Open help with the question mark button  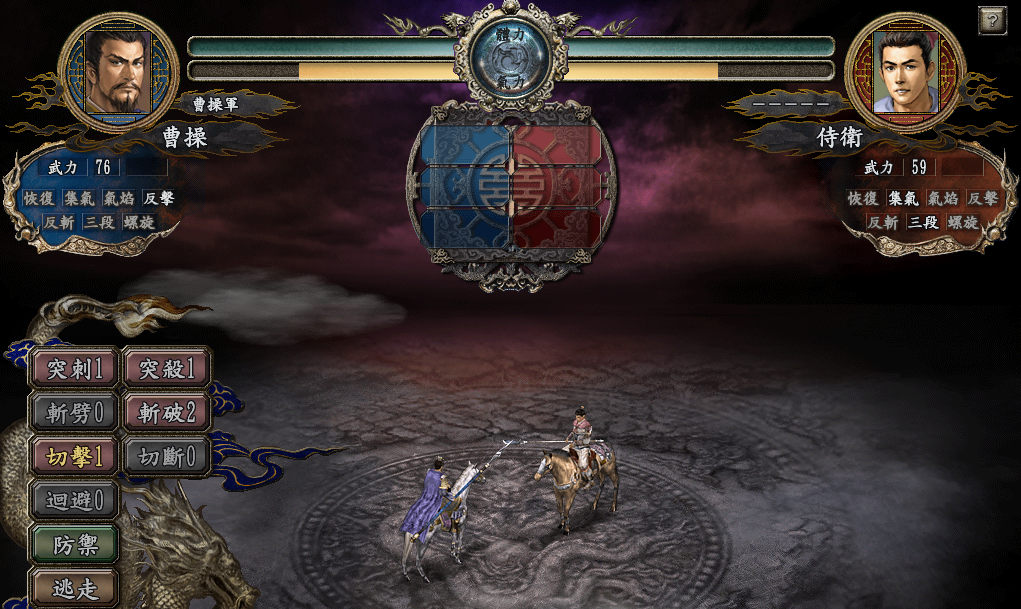[991, 19]
